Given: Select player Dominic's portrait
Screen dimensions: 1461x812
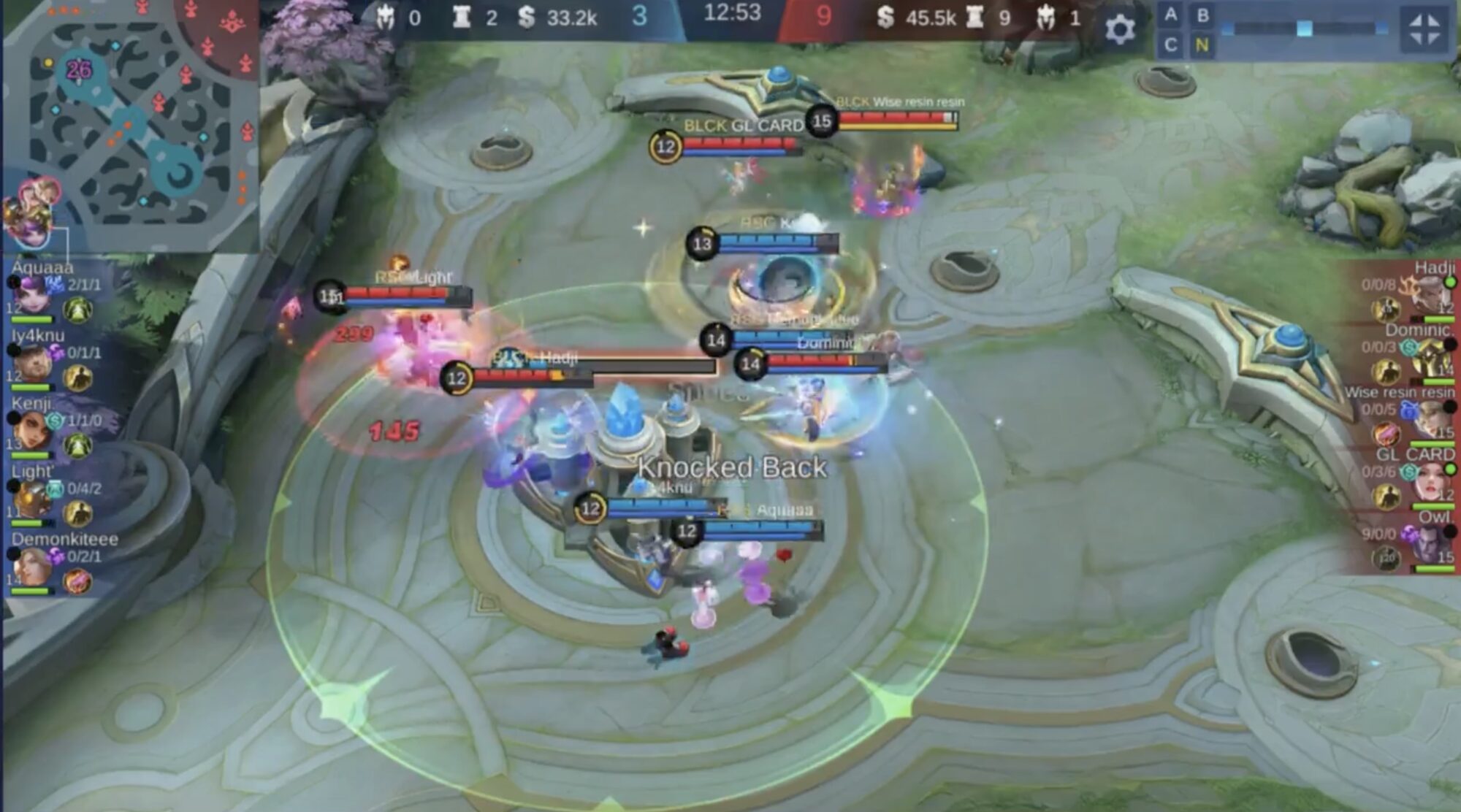Looking at the screenshot, I should 1430,358.
